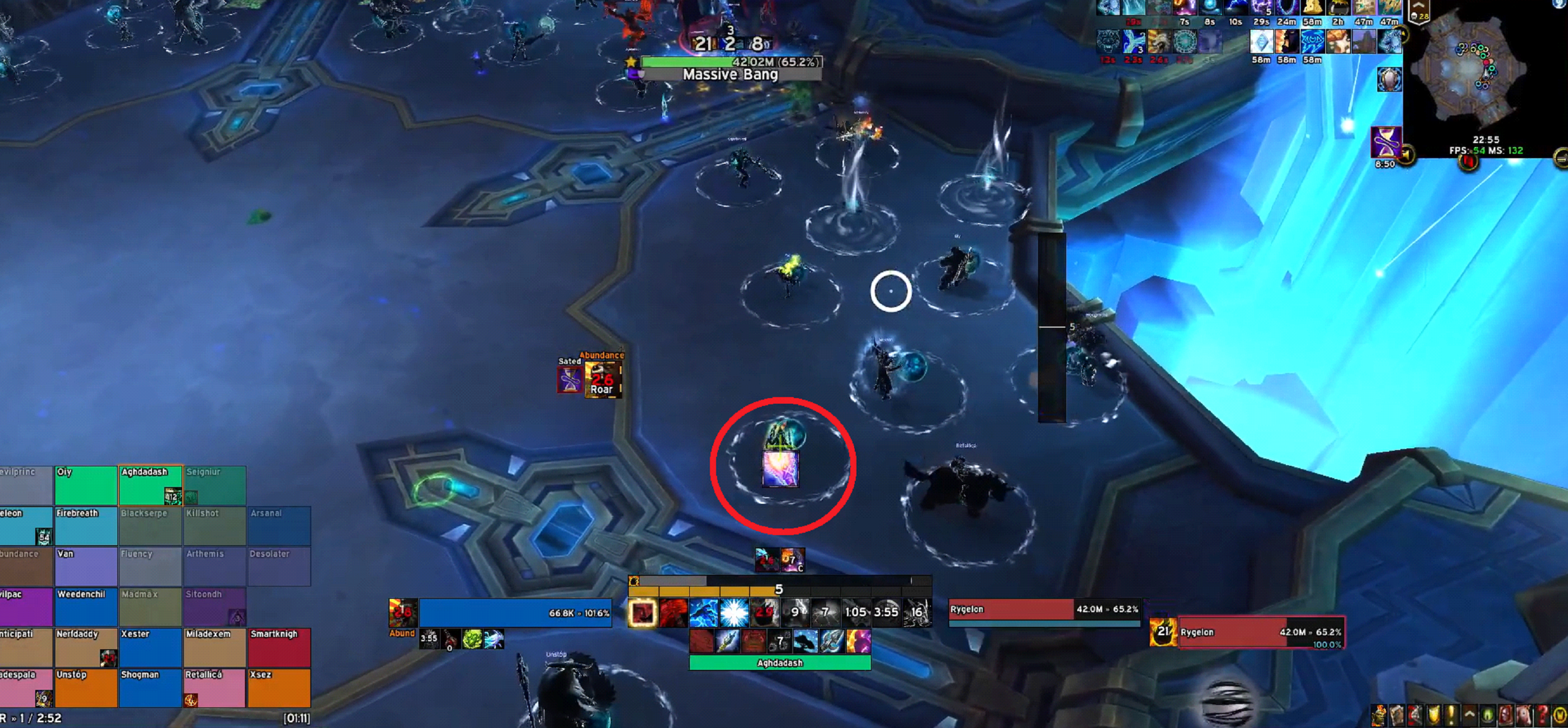Use the green healthstone-like orb icon
This screenshot has width=1568, height=728.
[x=472, y=639]
